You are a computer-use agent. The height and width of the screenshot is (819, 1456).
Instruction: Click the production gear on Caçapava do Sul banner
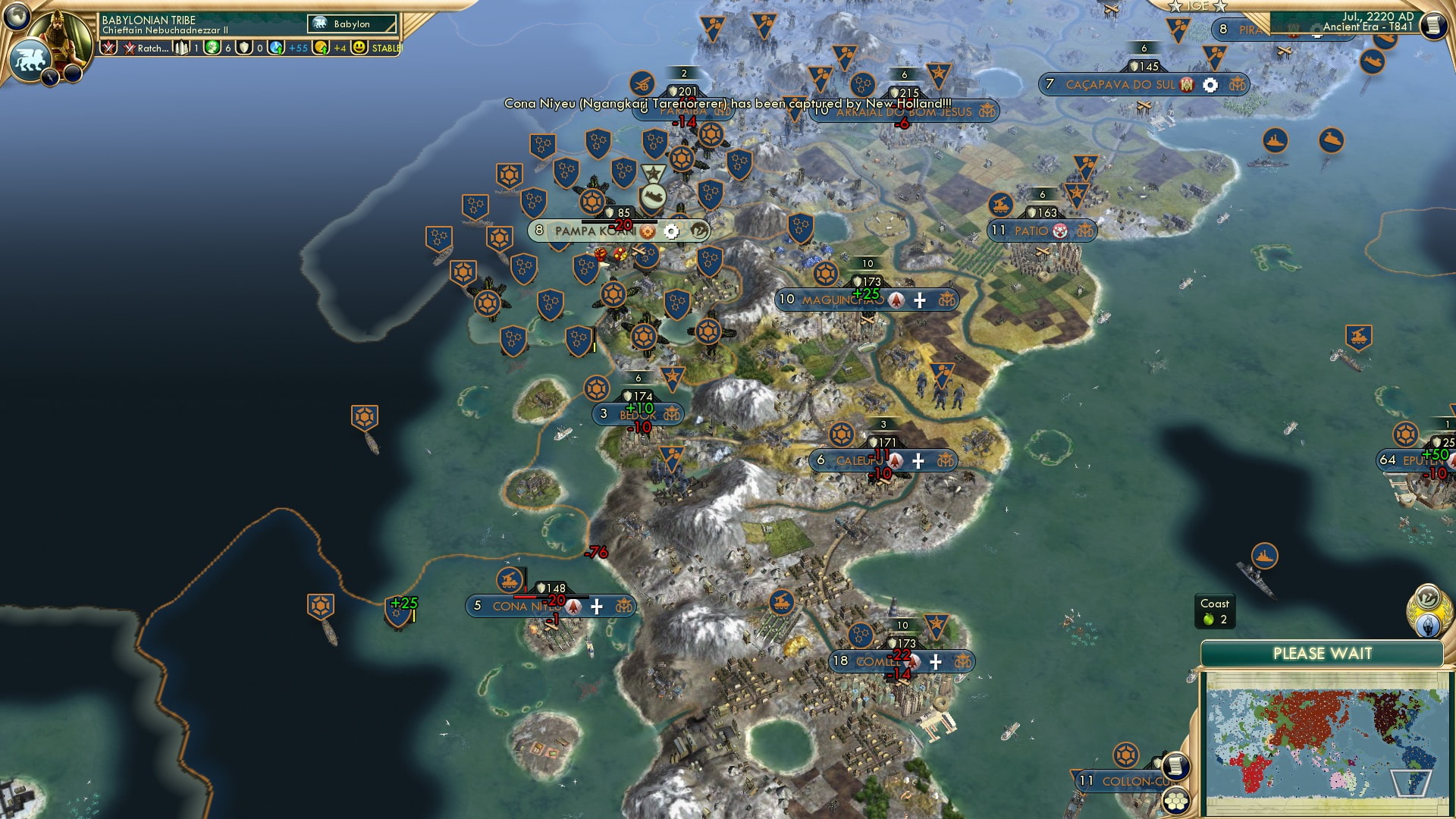coord(1210,85)
